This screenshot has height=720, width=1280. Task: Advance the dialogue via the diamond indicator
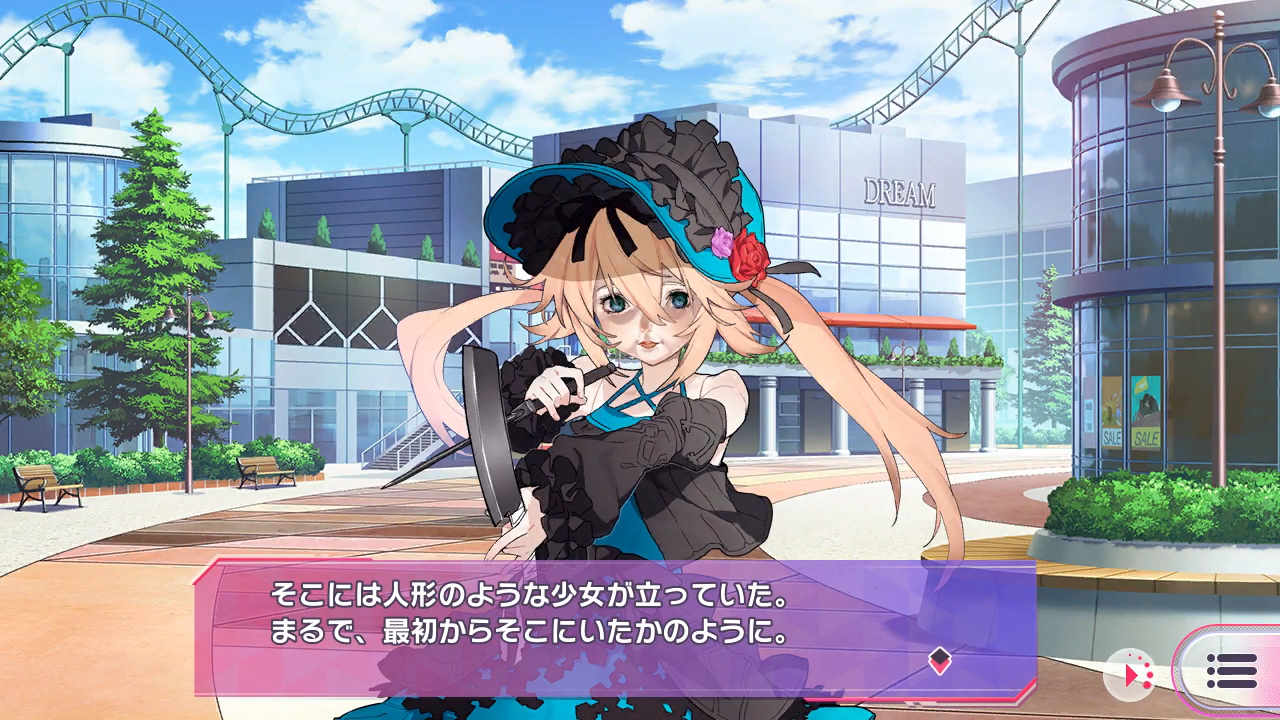(x=939, y=658)
